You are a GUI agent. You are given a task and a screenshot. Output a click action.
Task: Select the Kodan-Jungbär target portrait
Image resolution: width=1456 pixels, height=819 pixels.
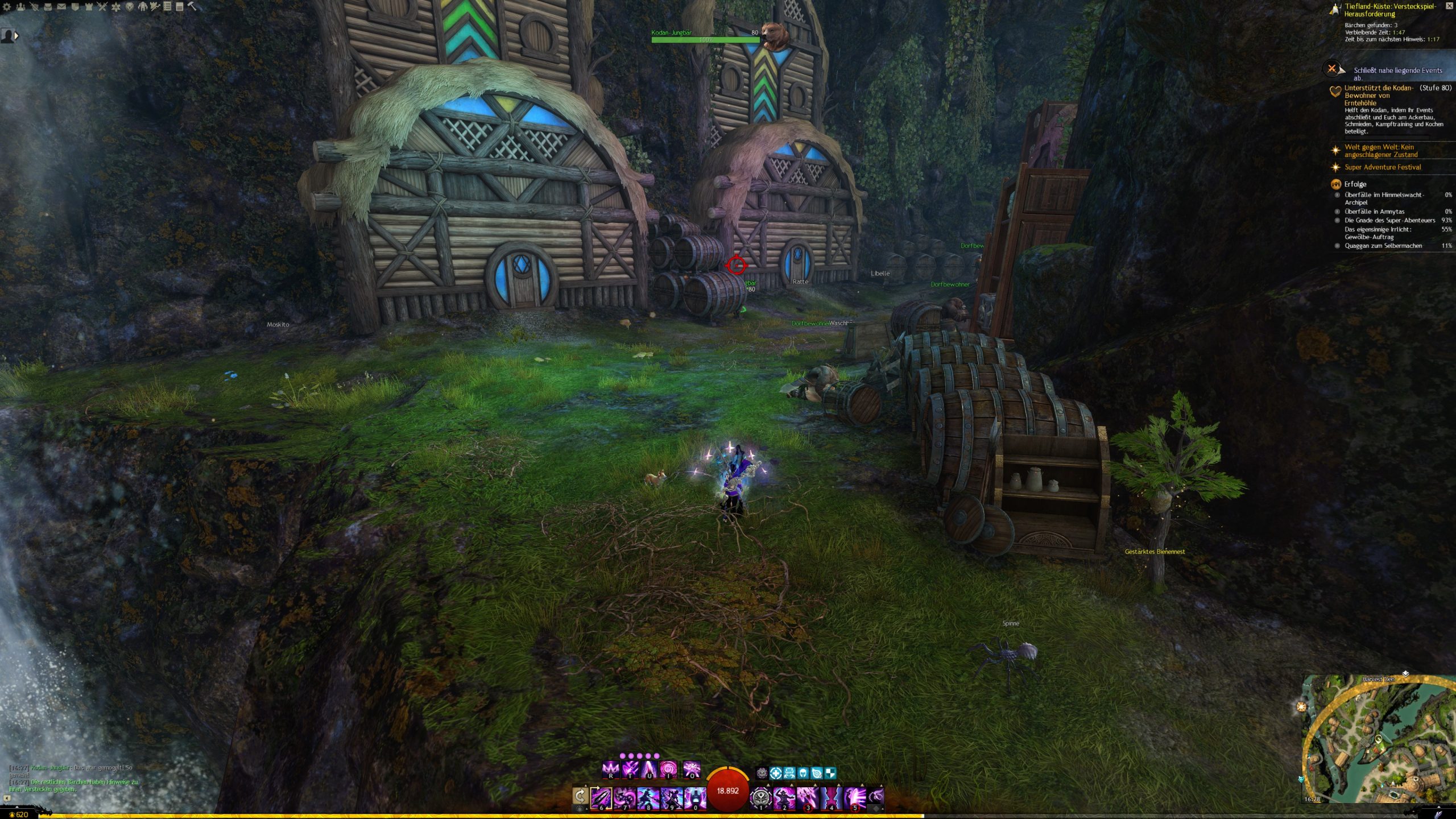point(775,36)
